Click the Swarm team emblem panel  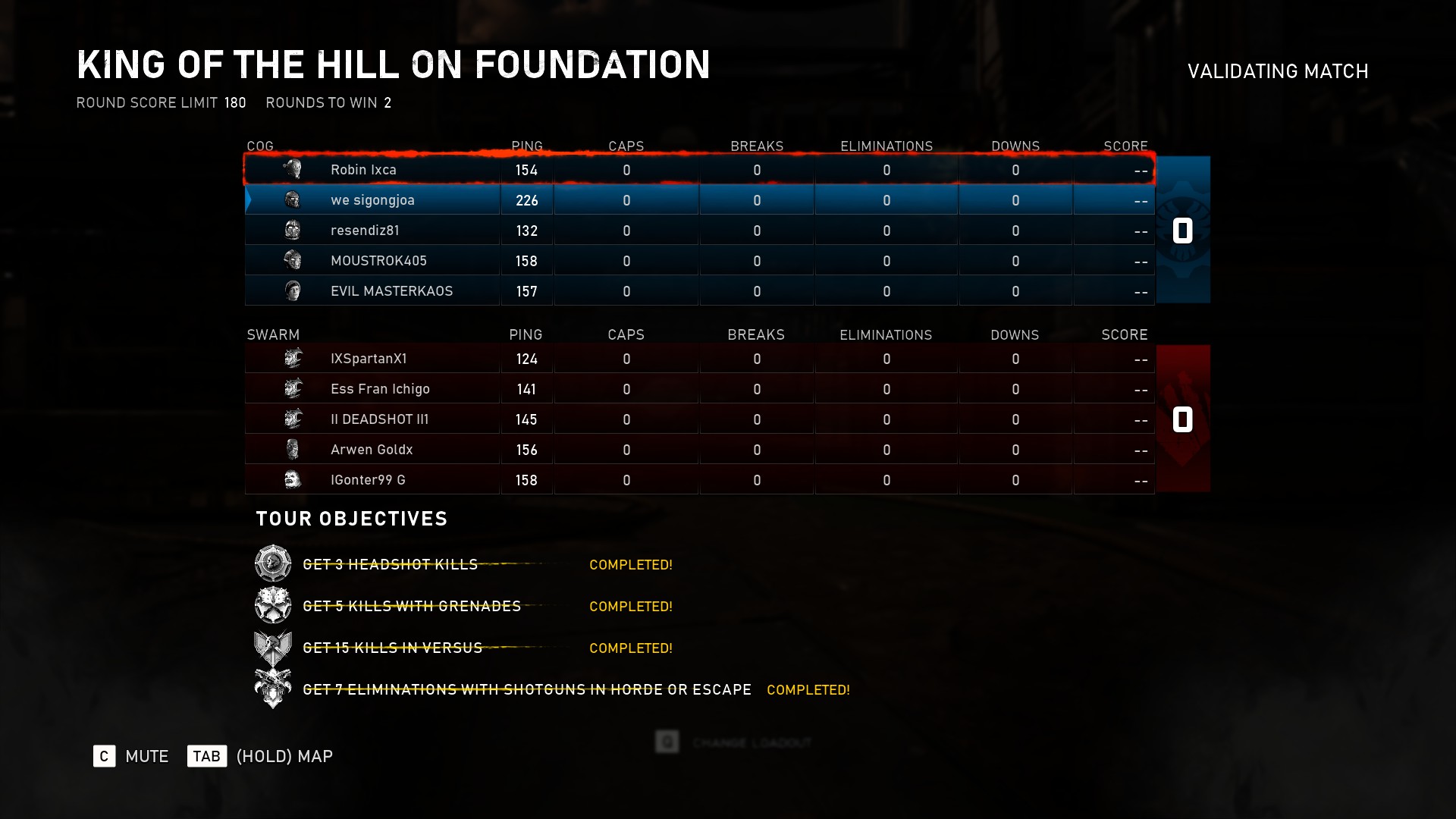[1182, 419]
